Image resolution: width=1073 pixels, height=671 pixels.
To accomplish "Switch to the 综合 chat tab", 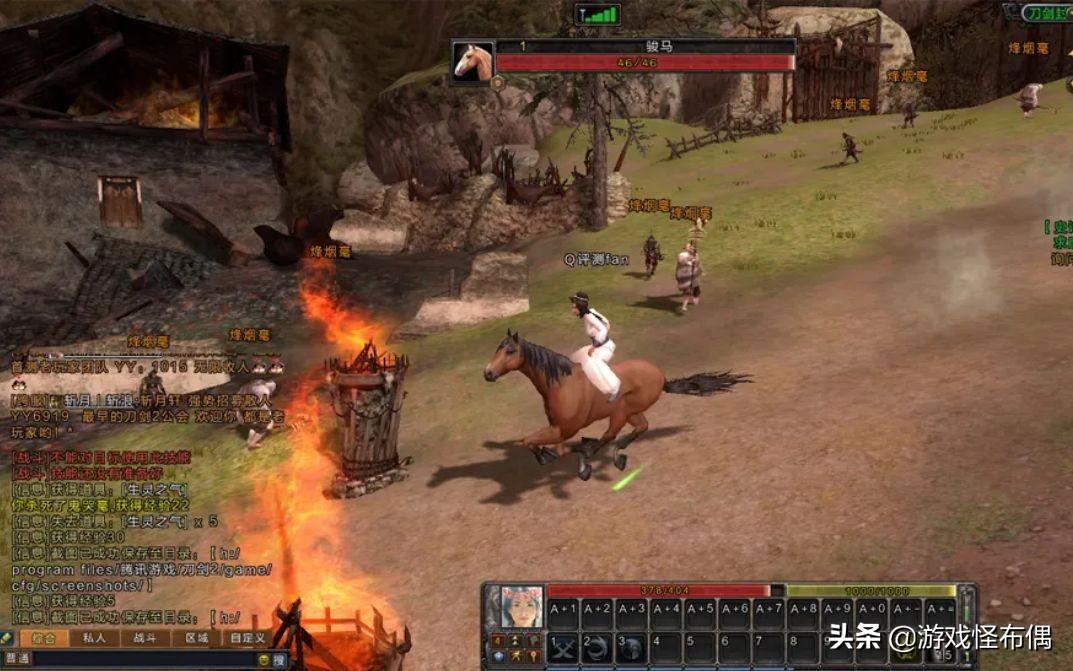I will tap(43, 638).
